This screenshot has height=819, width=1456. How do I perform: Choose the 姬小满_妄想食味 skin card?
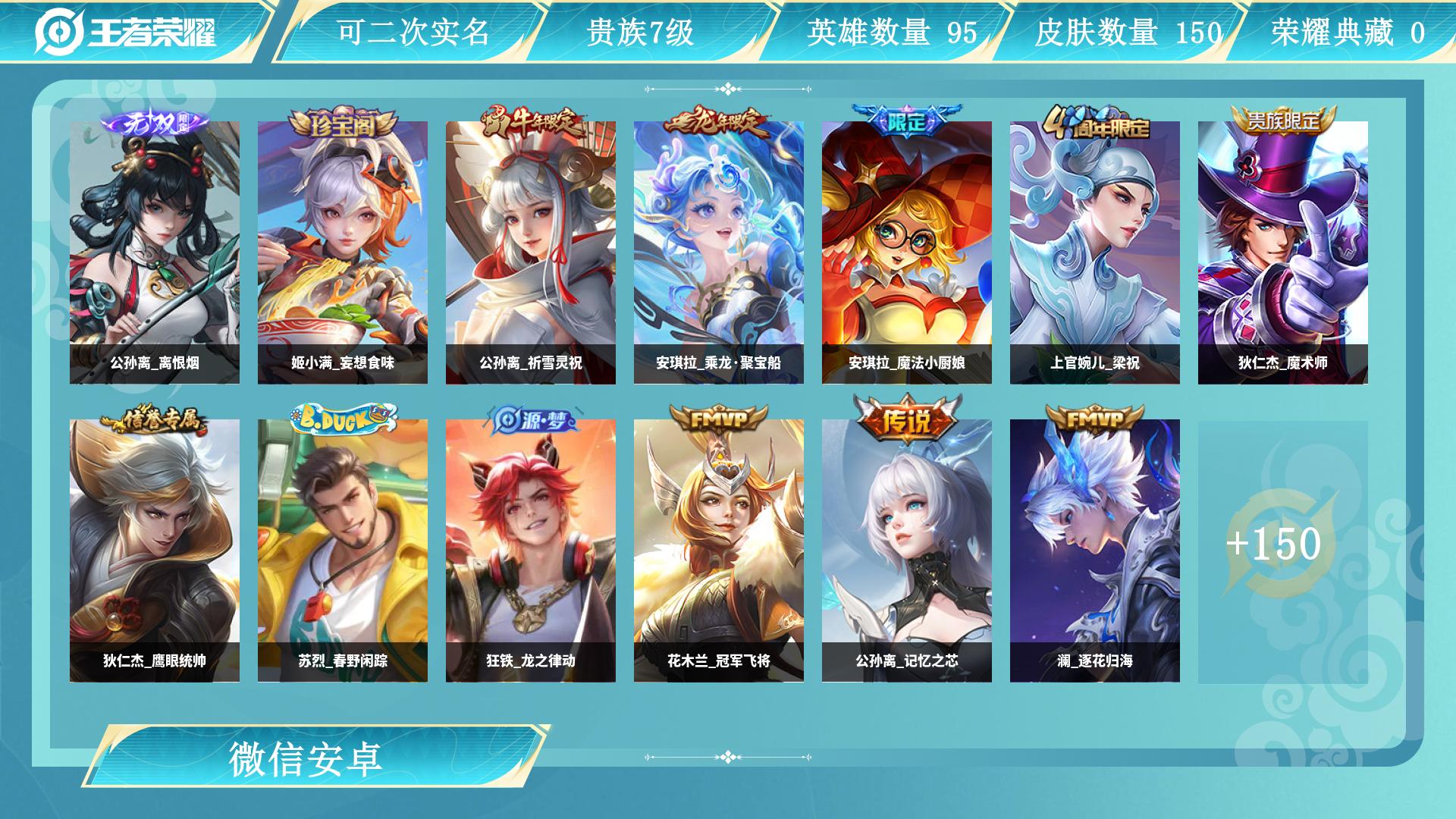[343, 253]
